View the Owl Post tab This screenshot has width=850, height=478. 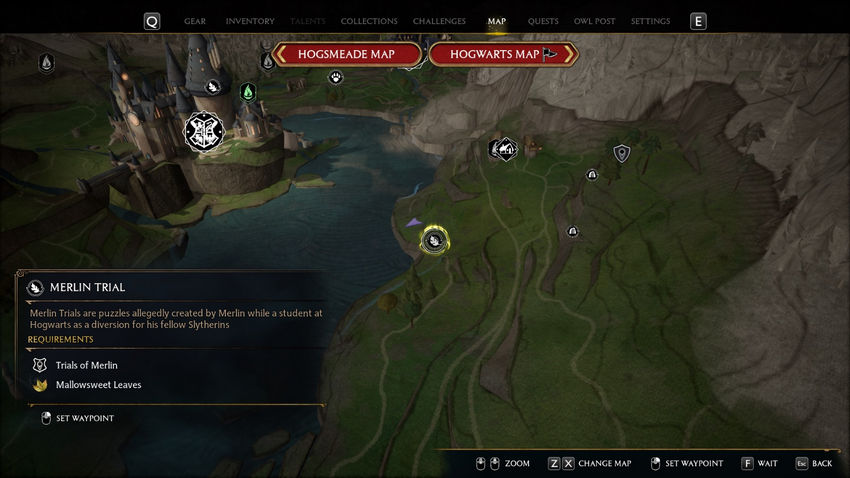click(x=594, y=21)
